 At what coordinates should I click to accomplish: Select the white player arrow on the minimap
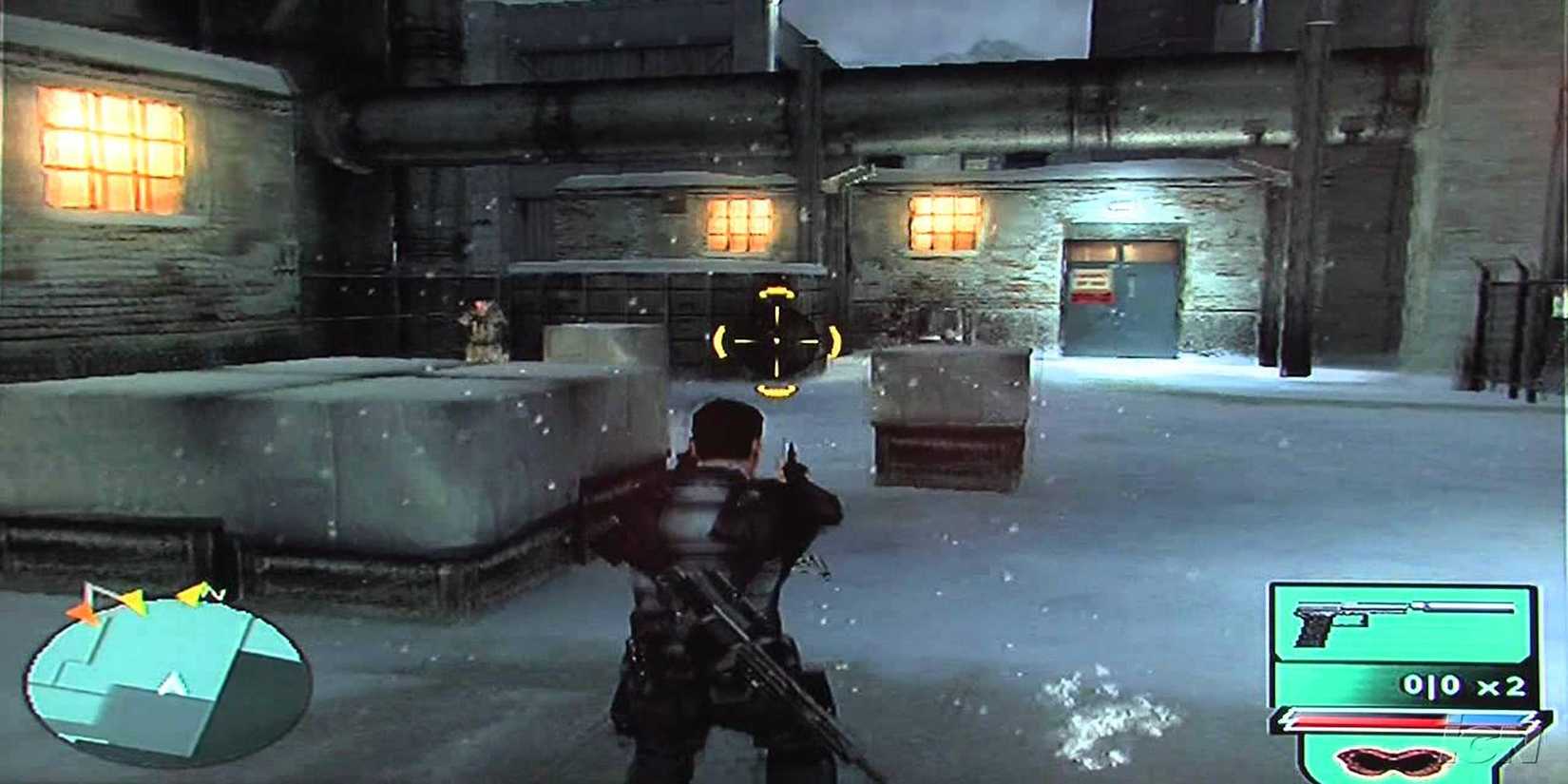(x=171, y=683)
